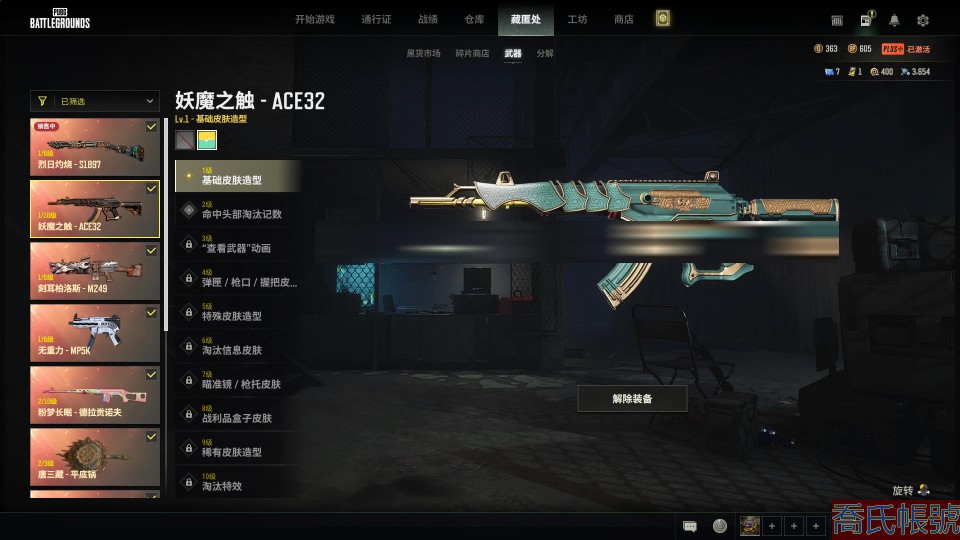Click the 解除装备 unequip button

(x=632, y=399)
